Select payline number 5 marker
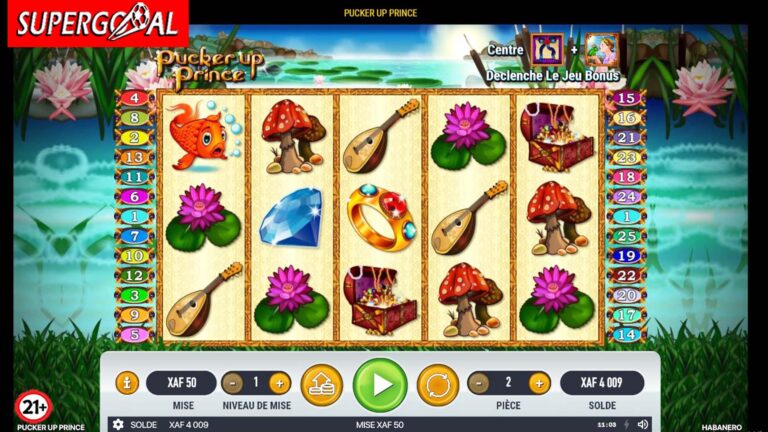 coord(134,335)
